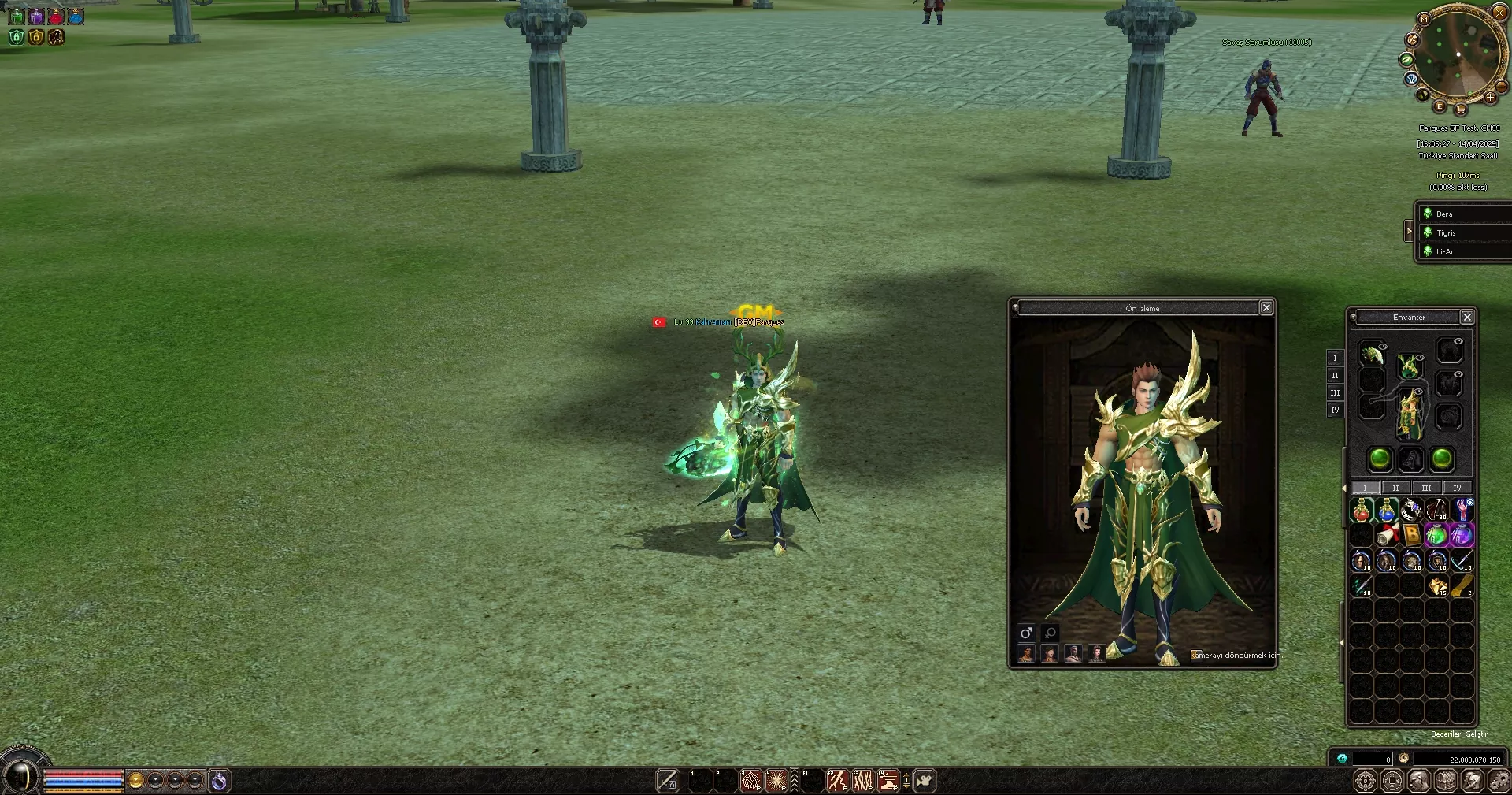Screen dimensions: 1512x795
Task: Select the male gender symbol in Ön izleme
Action: pos(1026,633)
